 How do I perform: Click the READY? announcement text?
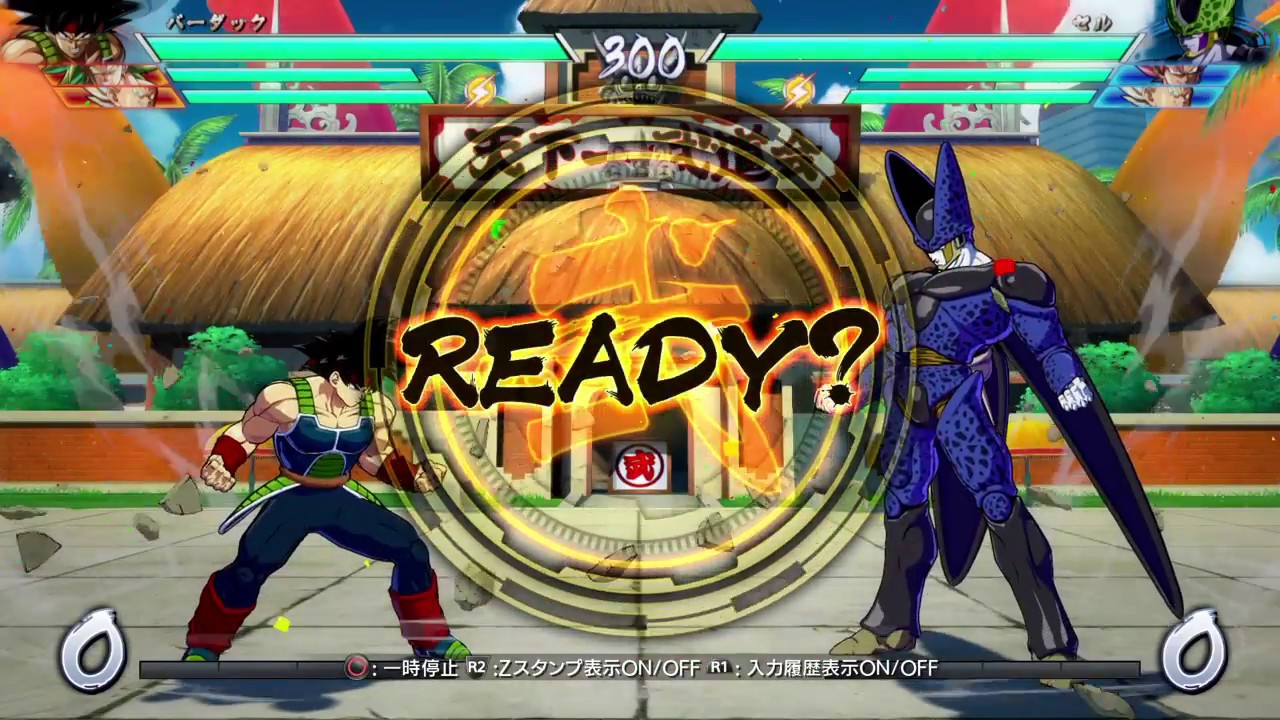tap(640, 360)
